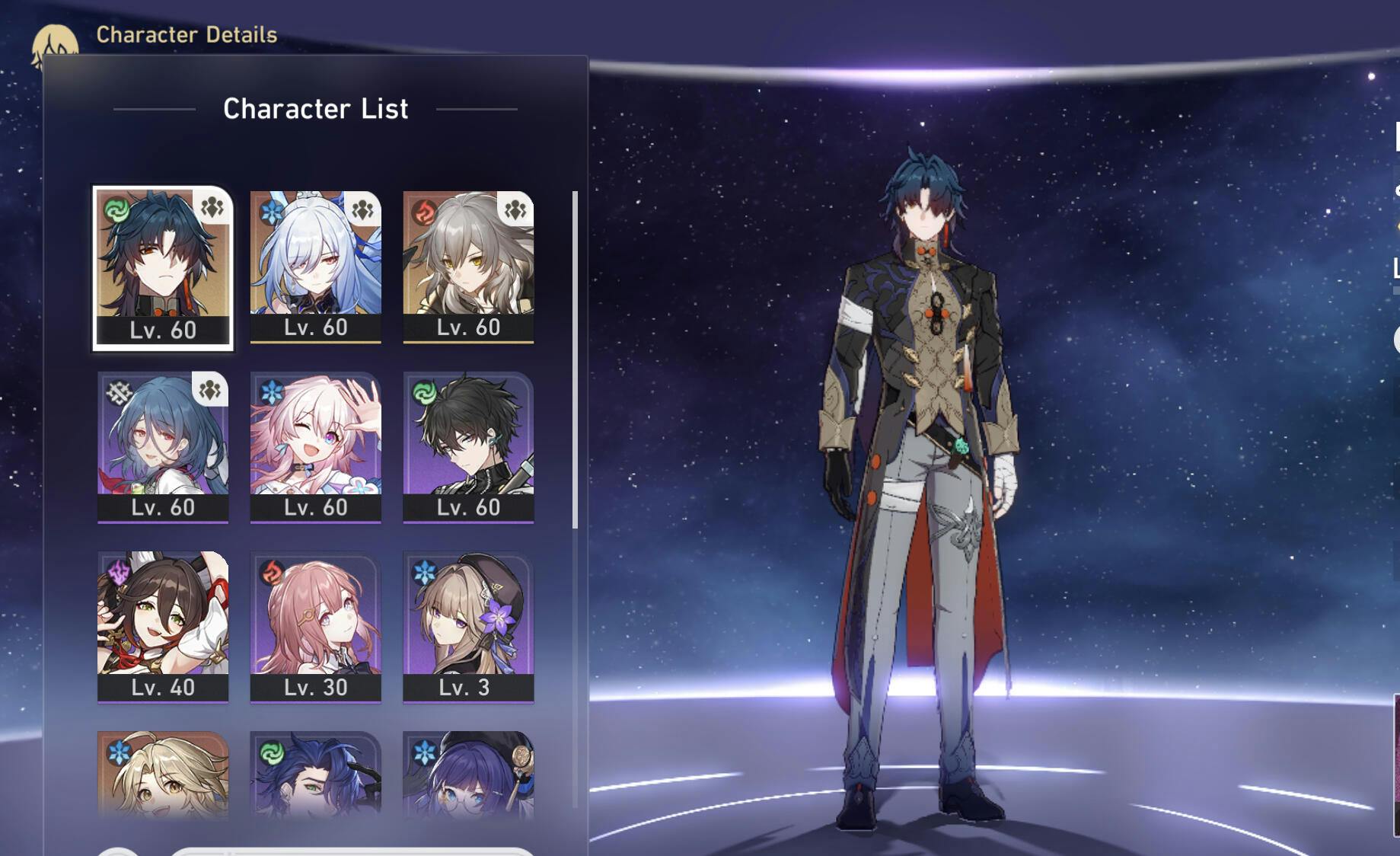Click the character list scrollbar
Screen dimensions: 1400x856
[575, 359]
